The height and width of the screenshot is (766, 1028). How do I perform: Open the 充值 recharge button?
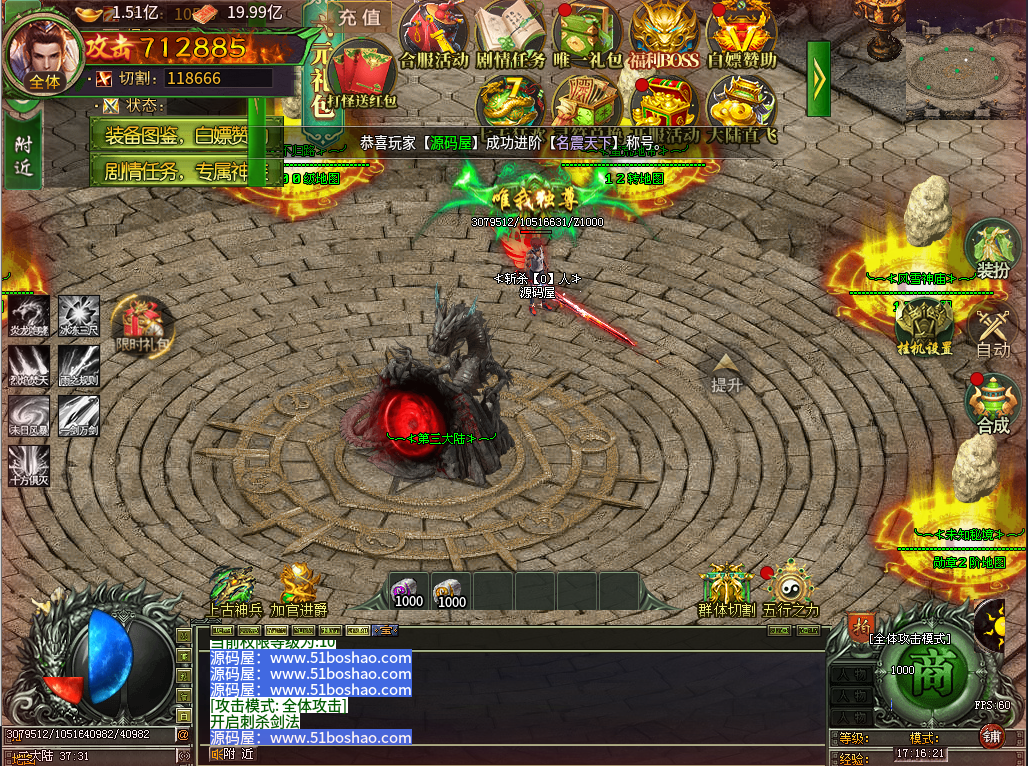pos(360,17)
